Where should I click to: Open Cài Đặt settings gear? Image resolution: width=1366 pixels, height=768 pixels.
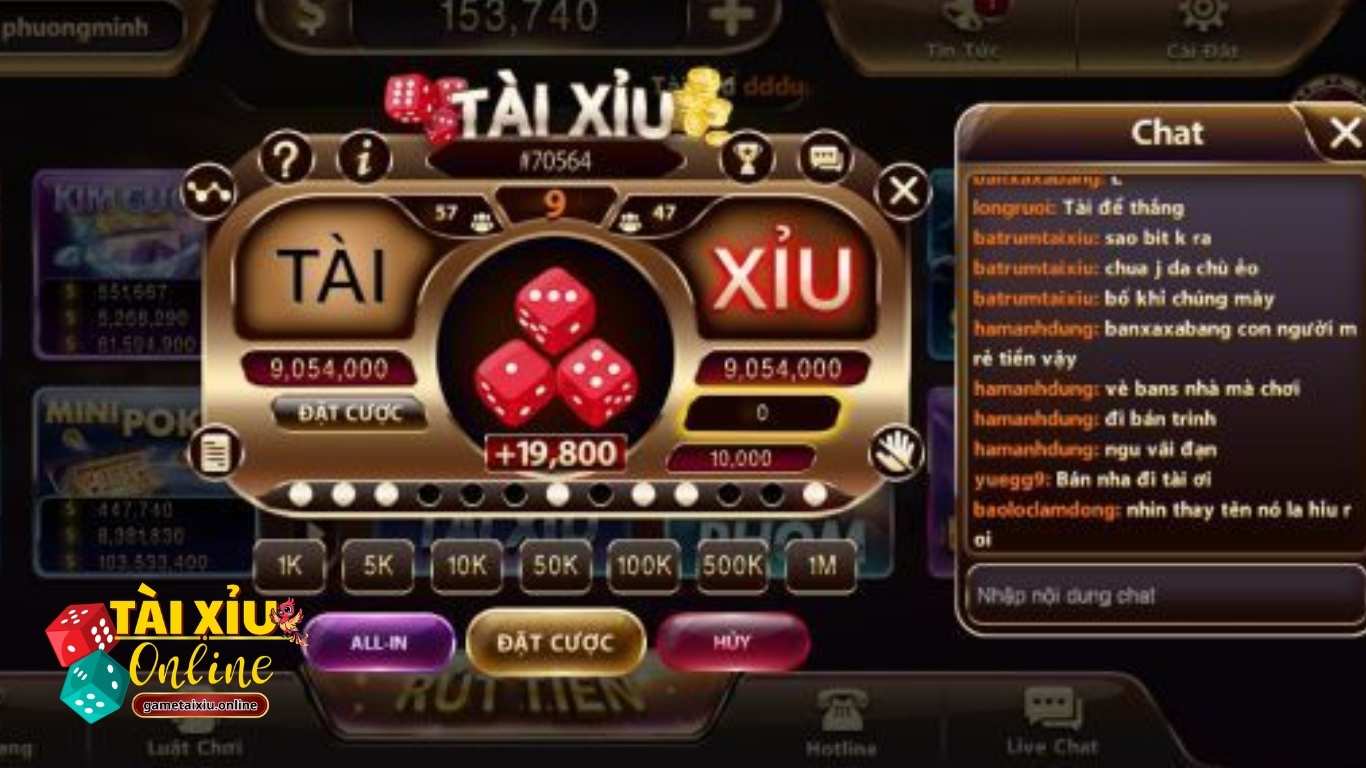pos(1203,20)
